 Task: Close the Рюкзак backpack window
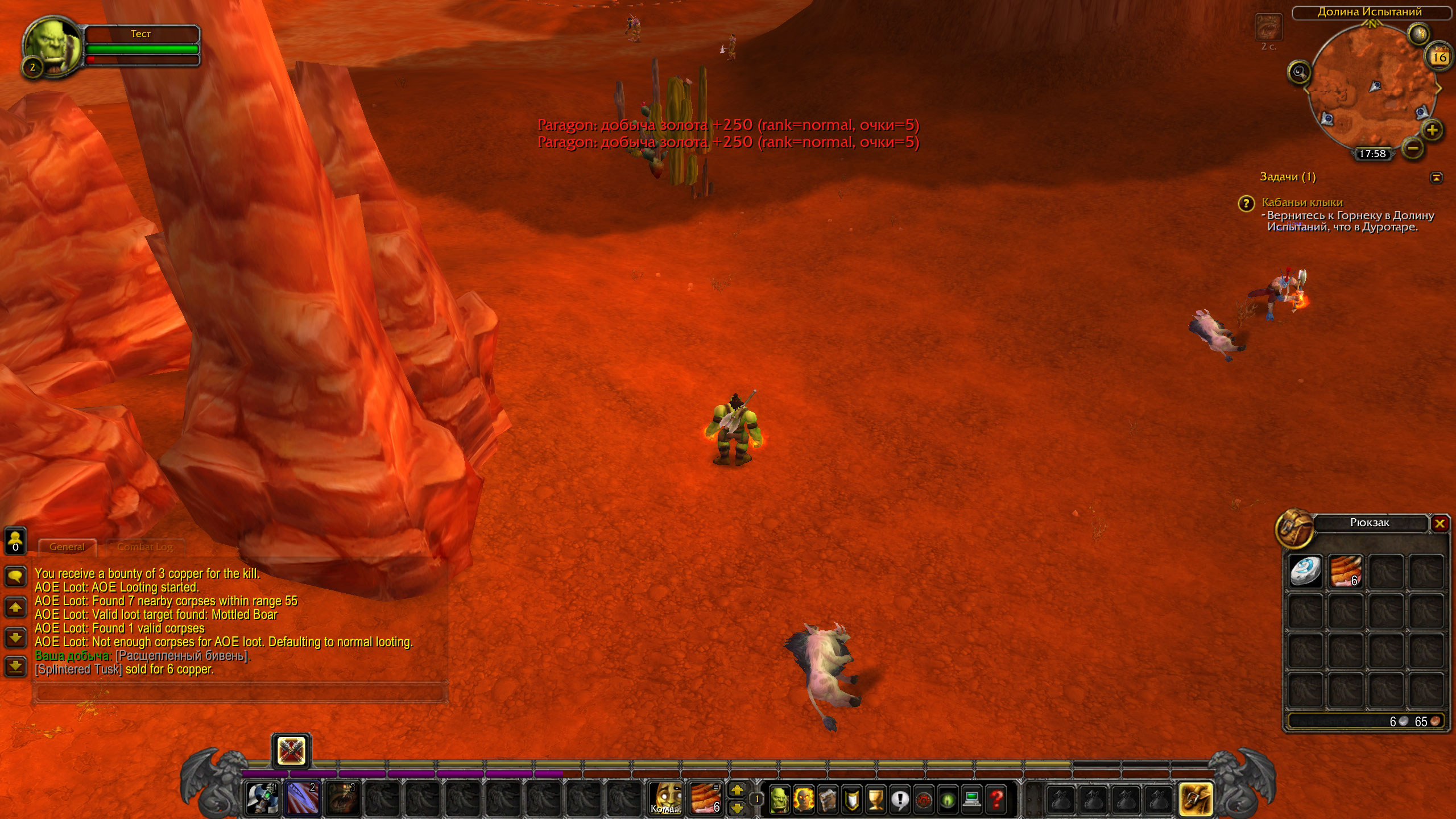tap(1440, 524)
